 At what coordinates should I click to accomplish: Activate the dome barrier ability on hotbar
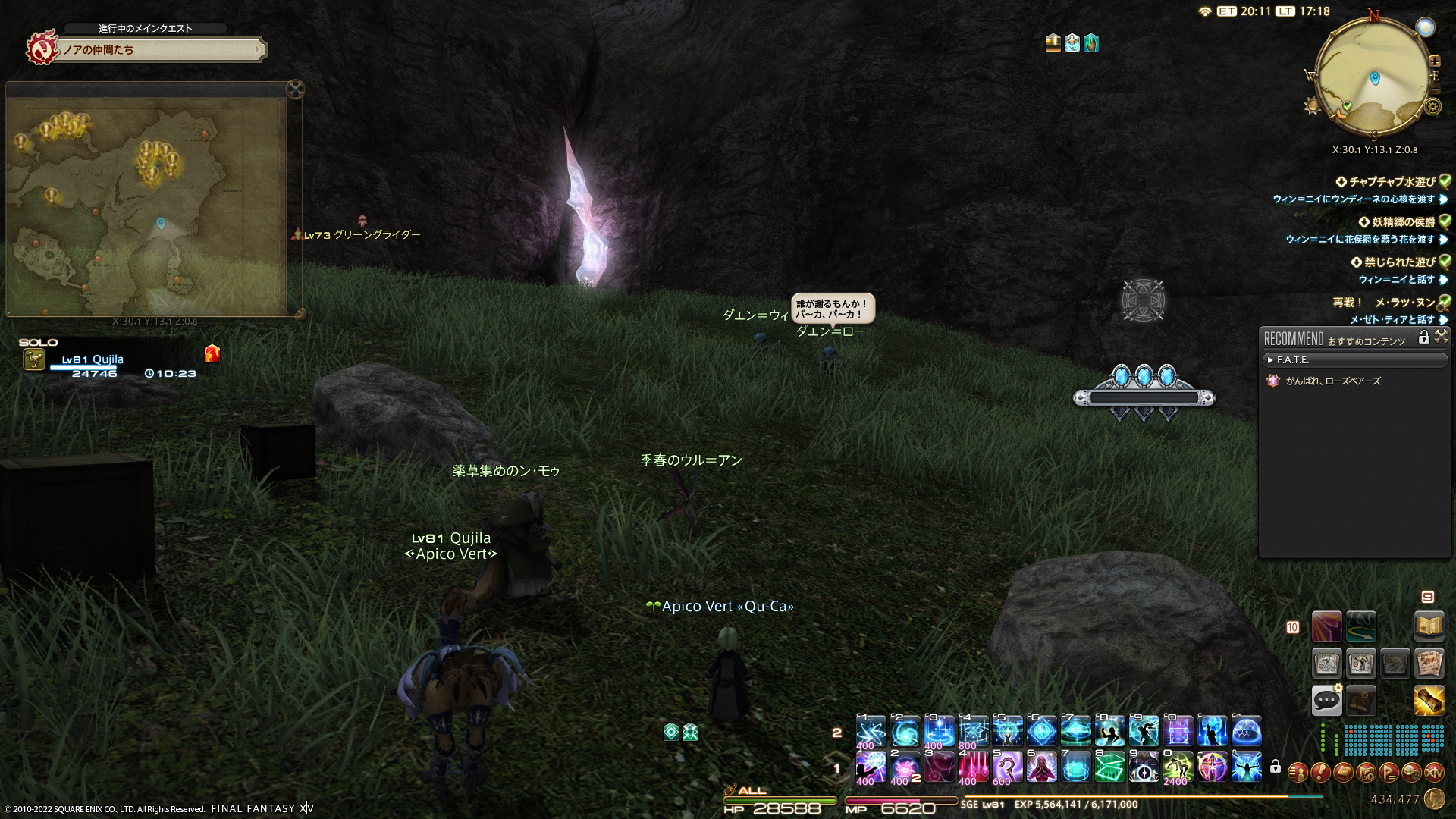(1246, 732)
